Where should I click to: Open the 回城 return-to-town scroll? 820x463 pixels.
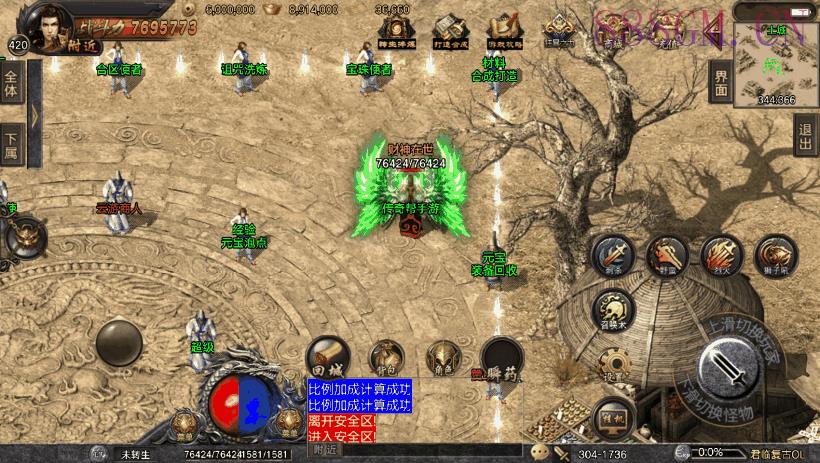coord(327,354)
